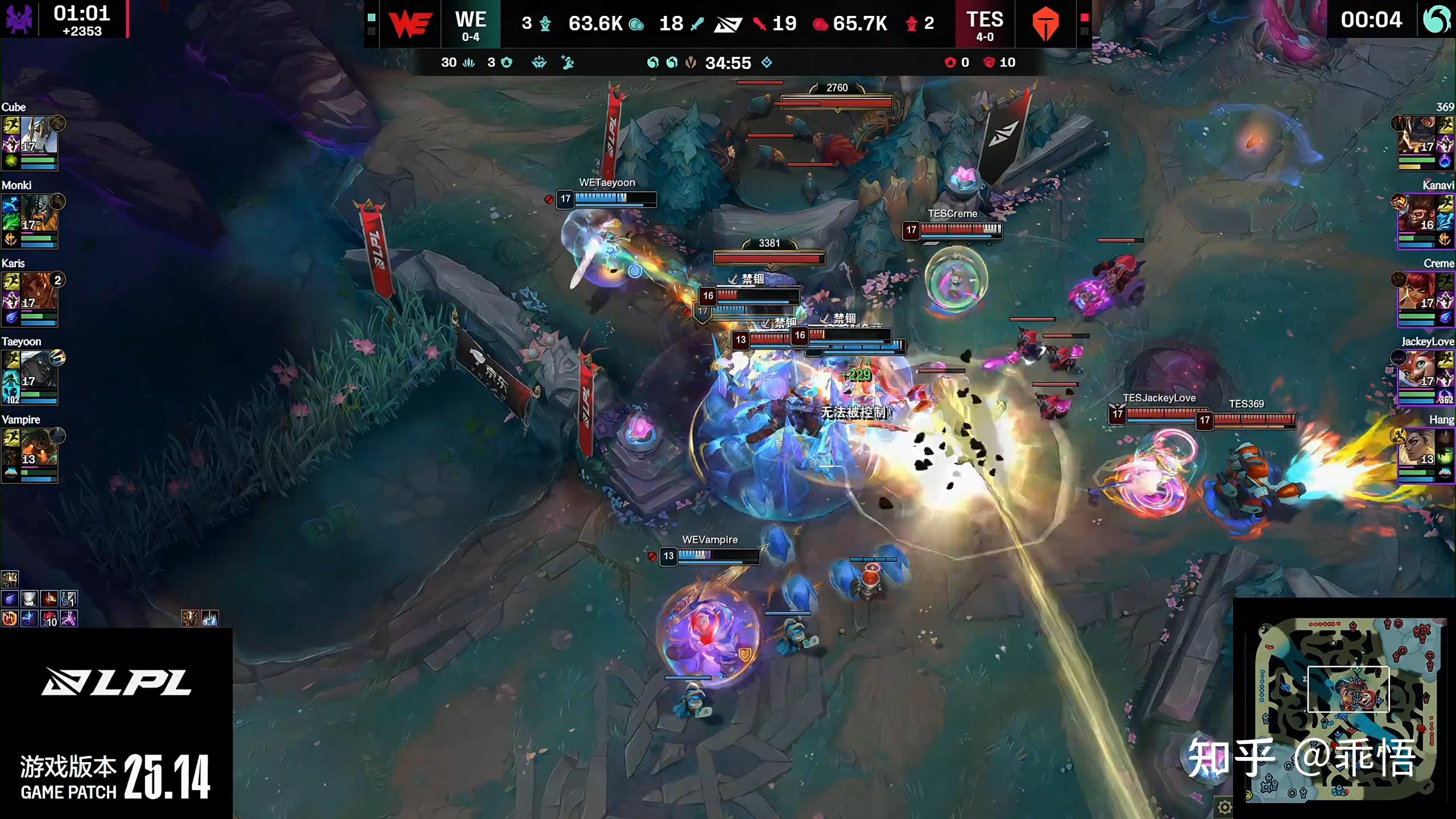Choose Kanavi's champion portrait
The height and width of the screenshot is (819, 1456).
coord(1417,213)
